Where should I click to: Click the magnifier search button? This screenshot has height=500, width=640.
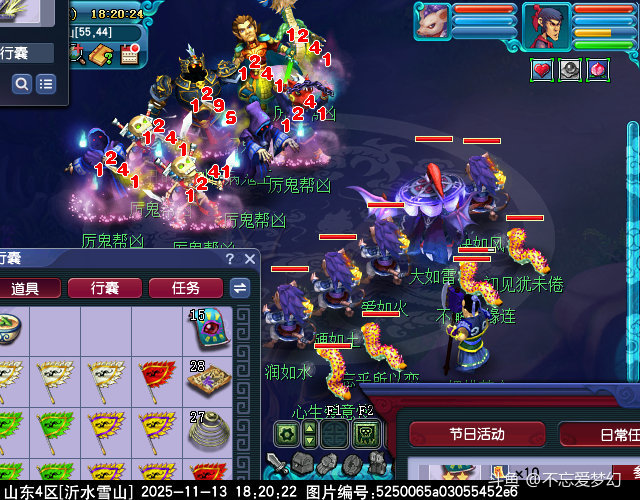[22, 85]
